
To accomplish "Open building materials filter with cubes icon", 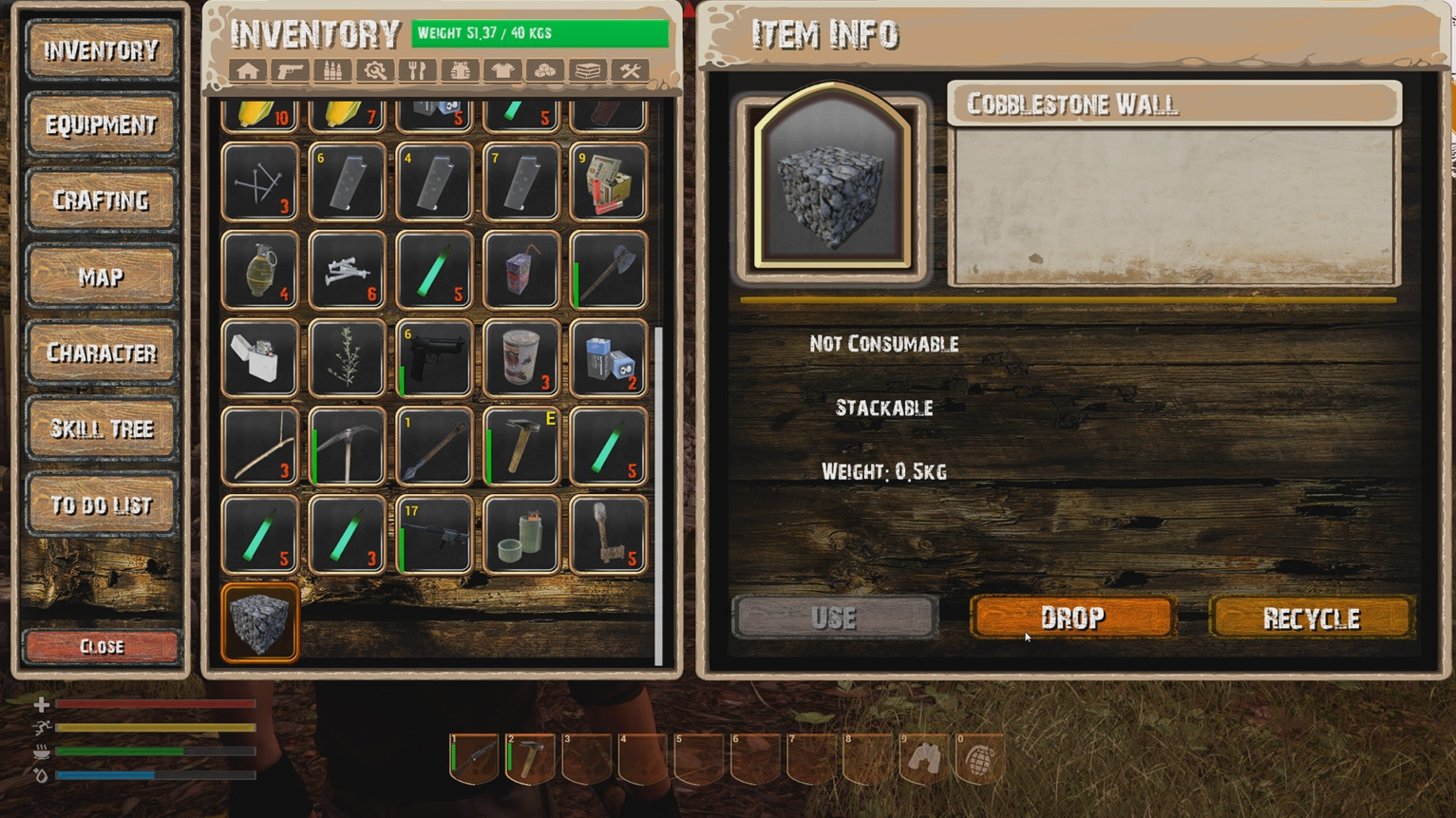I will pyautogui.click(x=545, y=70).
